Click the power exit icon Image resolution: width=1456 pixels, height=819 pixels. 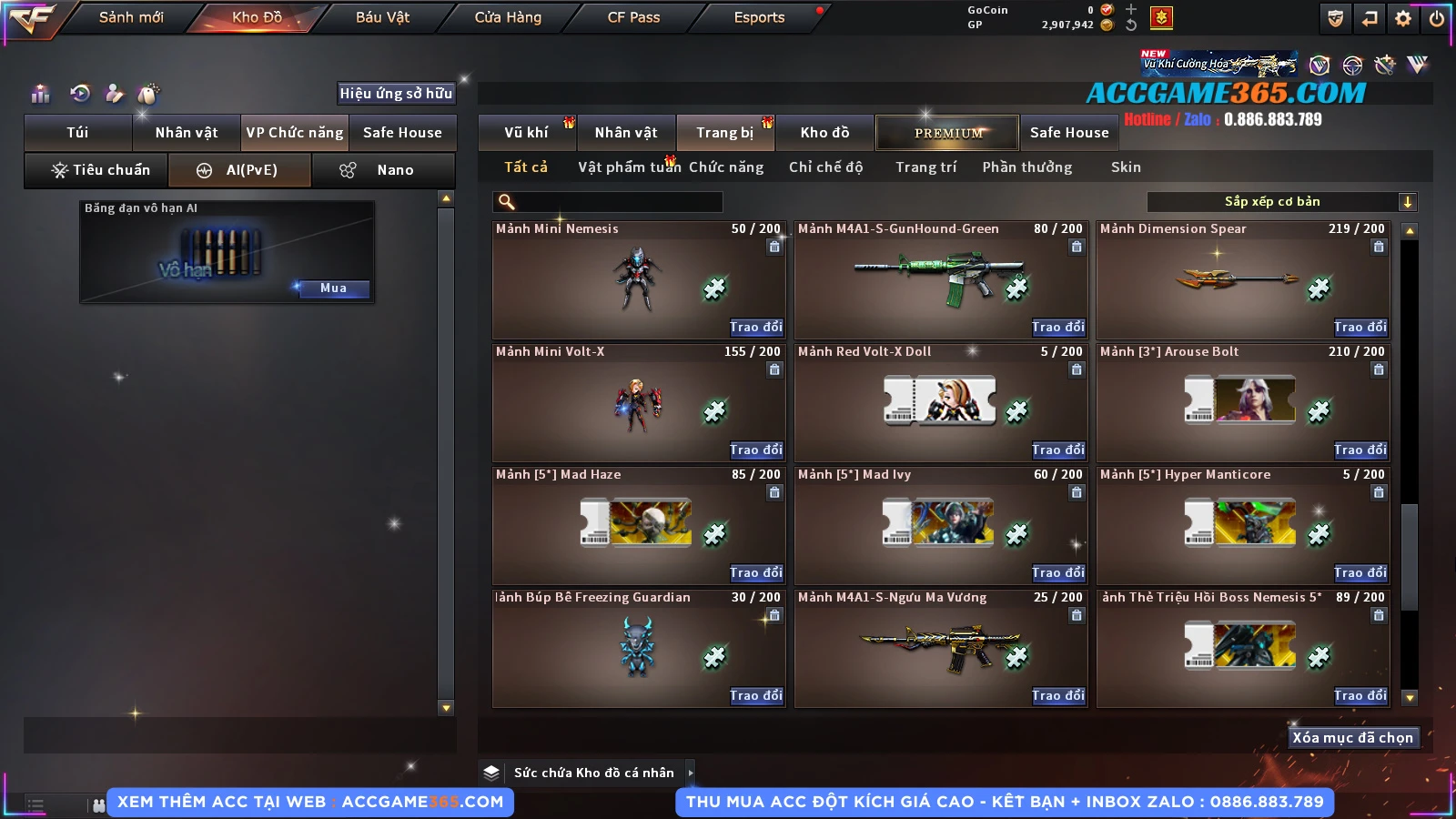tap(1437, 18)
